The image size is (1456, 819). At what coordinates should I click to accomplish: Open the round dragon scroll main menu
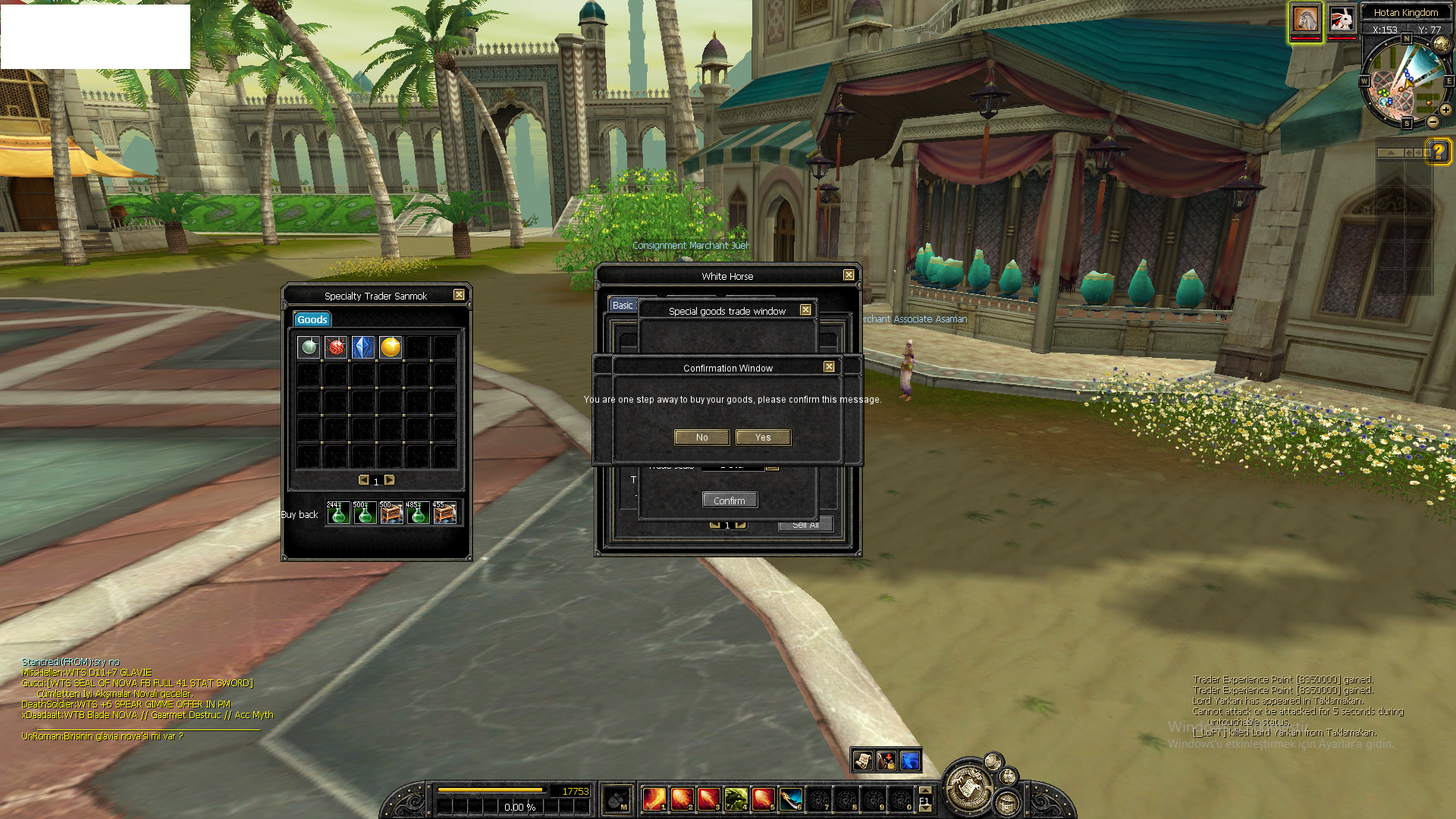(x=968, y=789)
